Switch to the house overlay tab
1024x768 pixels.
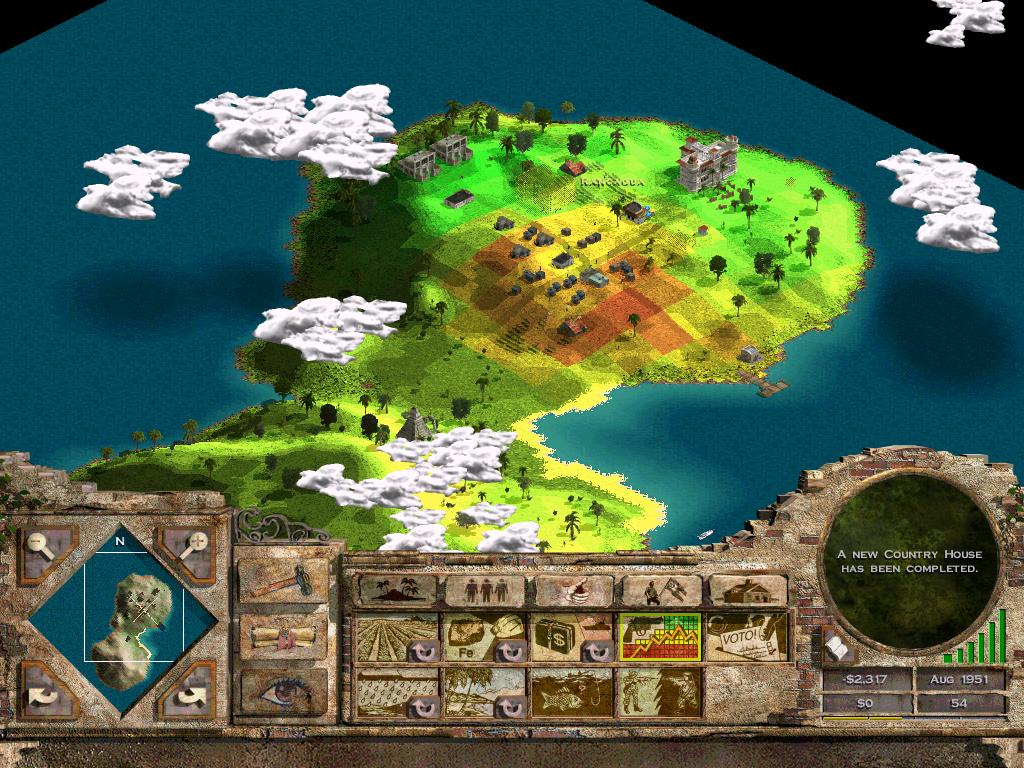[747, 590]
